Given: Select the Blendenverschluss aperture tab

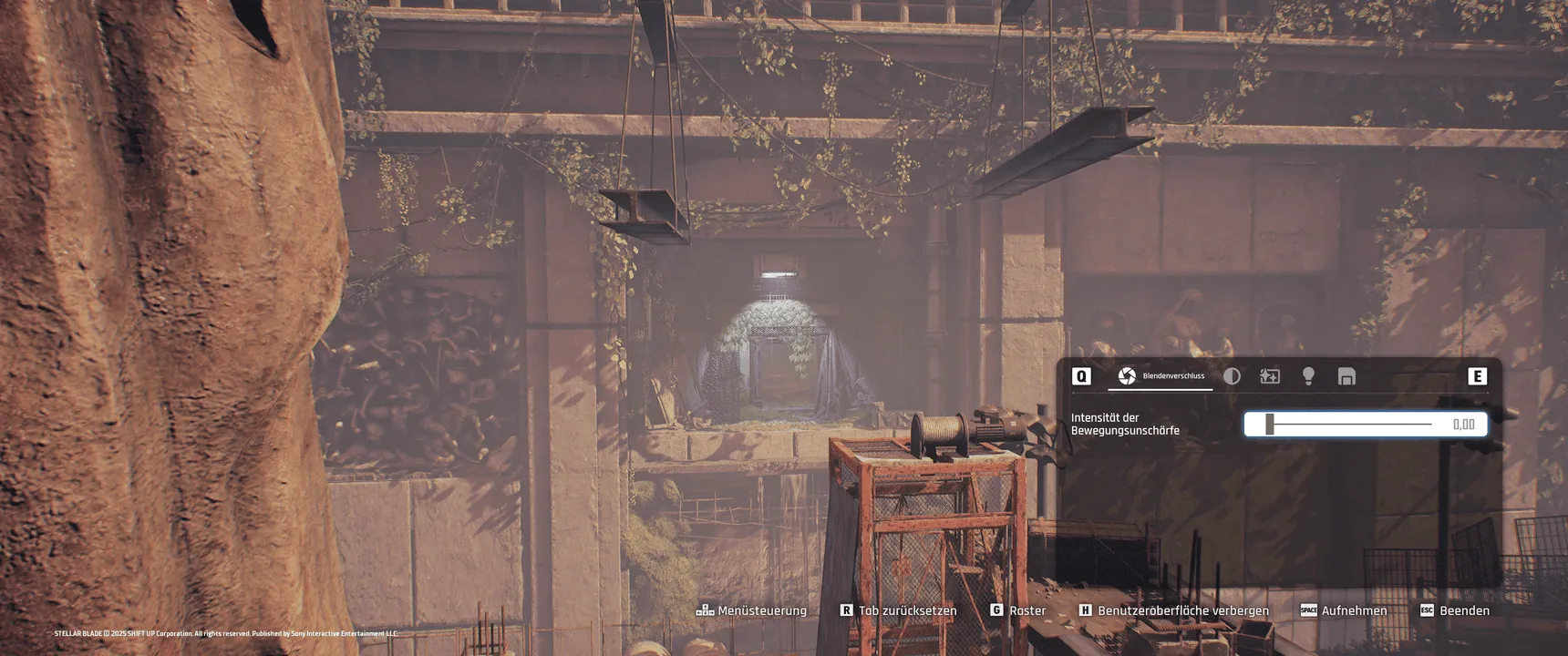Looking at the screenshot, I should click(x=1160, y=376).
